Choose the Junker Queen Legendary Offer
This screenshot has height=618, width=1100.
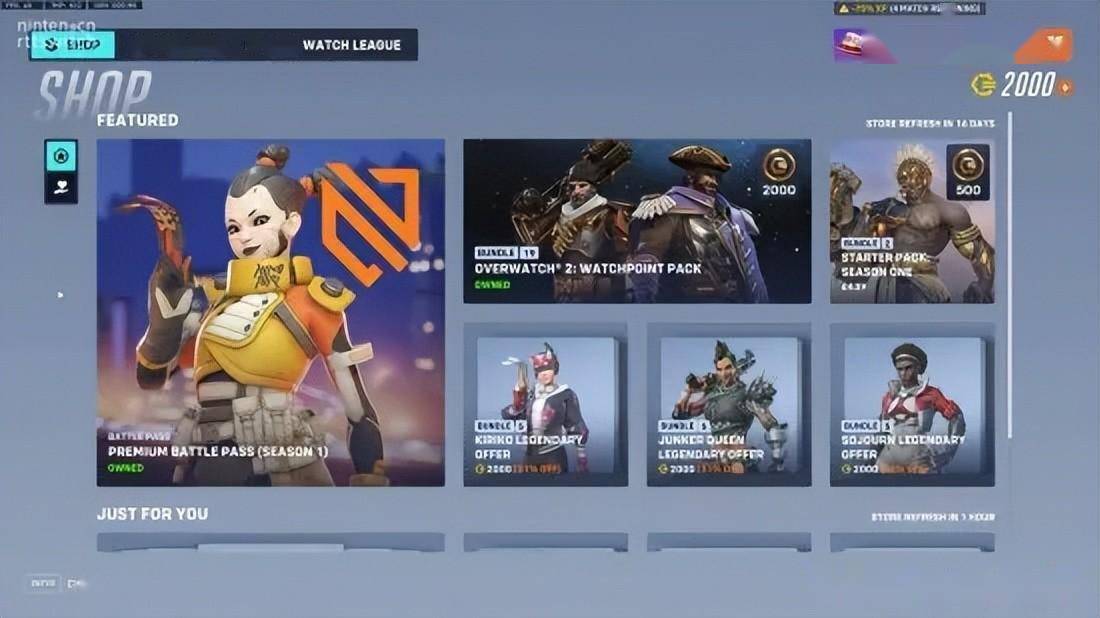tap(729, 404)
